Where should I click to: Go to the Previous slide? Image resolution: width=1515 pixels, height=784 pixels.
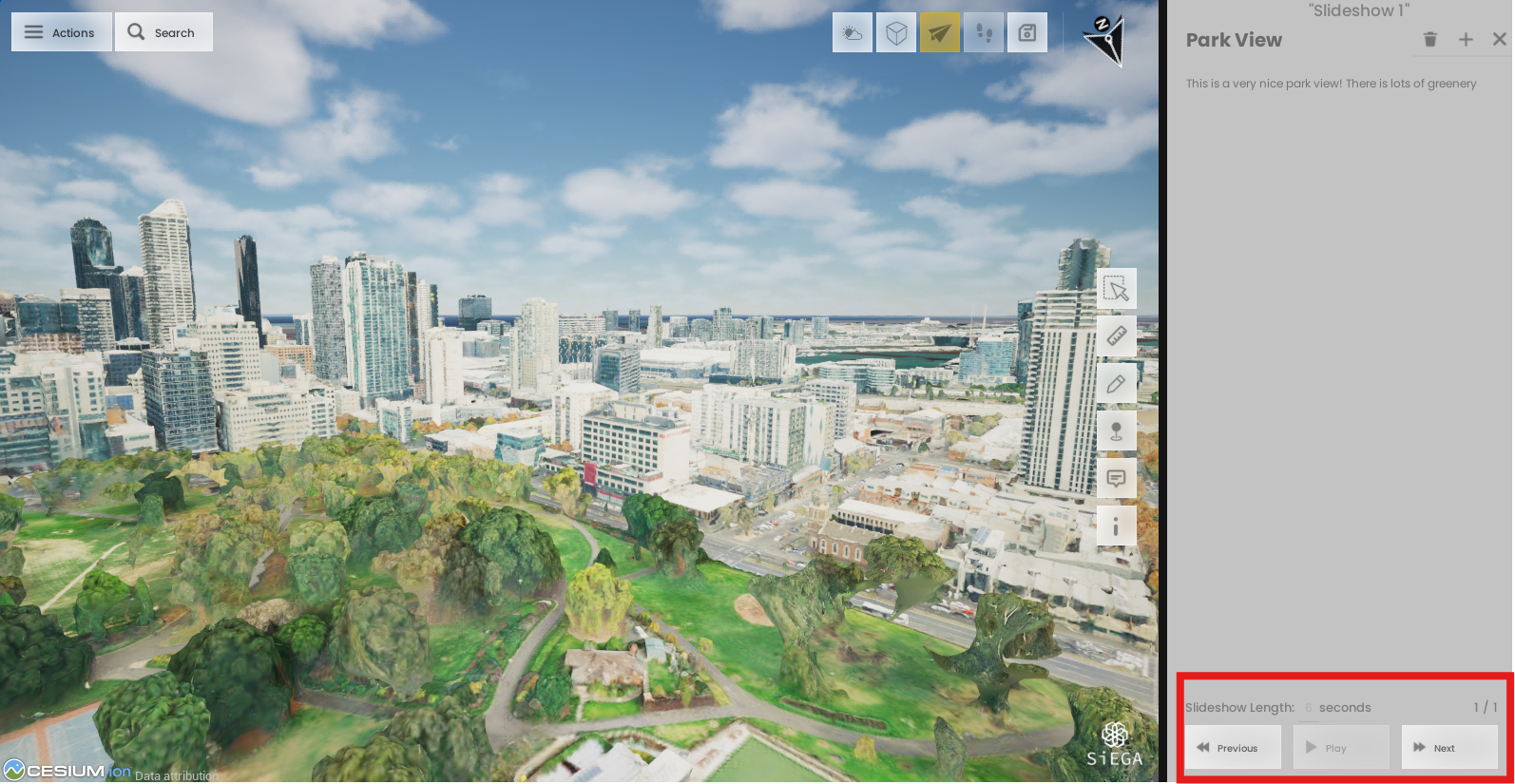pos(1232,748)
